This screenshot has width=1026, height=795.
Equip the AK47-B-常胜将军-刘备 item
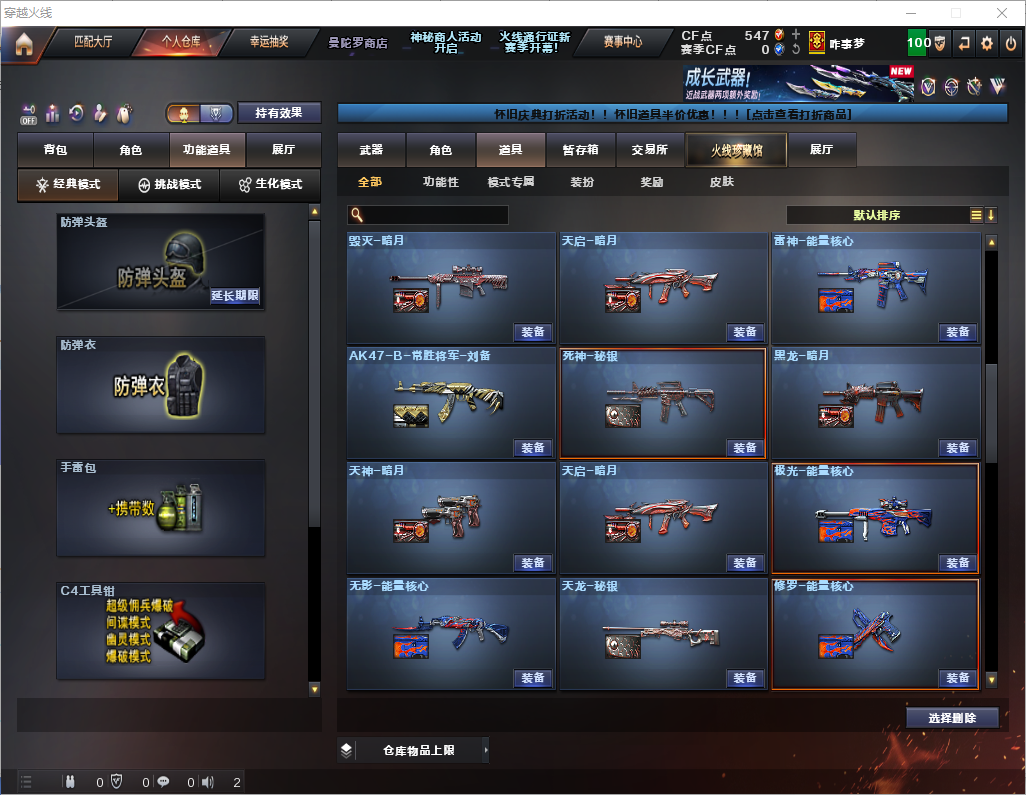pos(533,448)
